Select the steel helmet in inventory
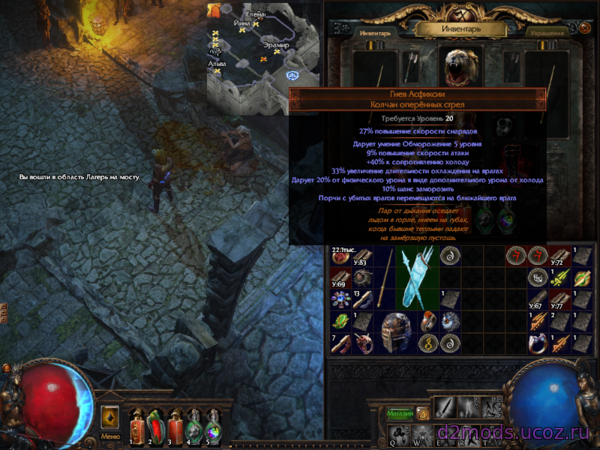Screen dimensions: 600x450 coord(397,333)
